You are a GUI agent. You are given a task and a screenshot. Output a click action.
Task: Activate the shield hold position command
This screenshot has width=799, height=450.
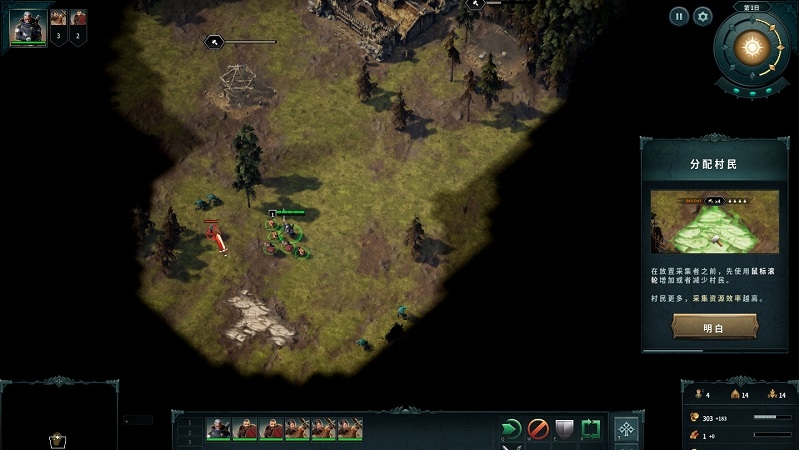click(564, 429)
